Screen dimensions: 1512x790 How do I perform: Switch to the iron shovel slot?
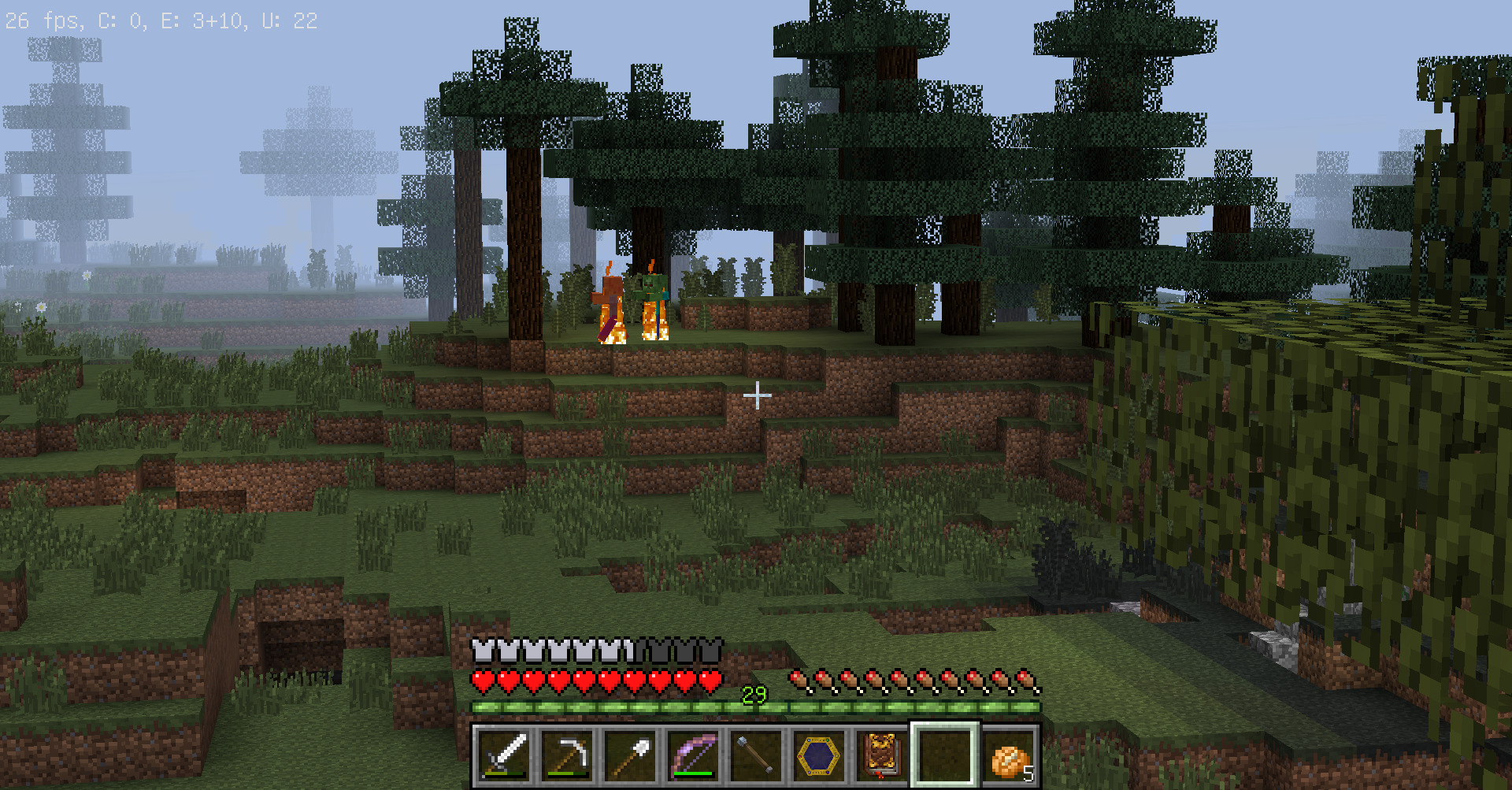(x=630, y=756)
